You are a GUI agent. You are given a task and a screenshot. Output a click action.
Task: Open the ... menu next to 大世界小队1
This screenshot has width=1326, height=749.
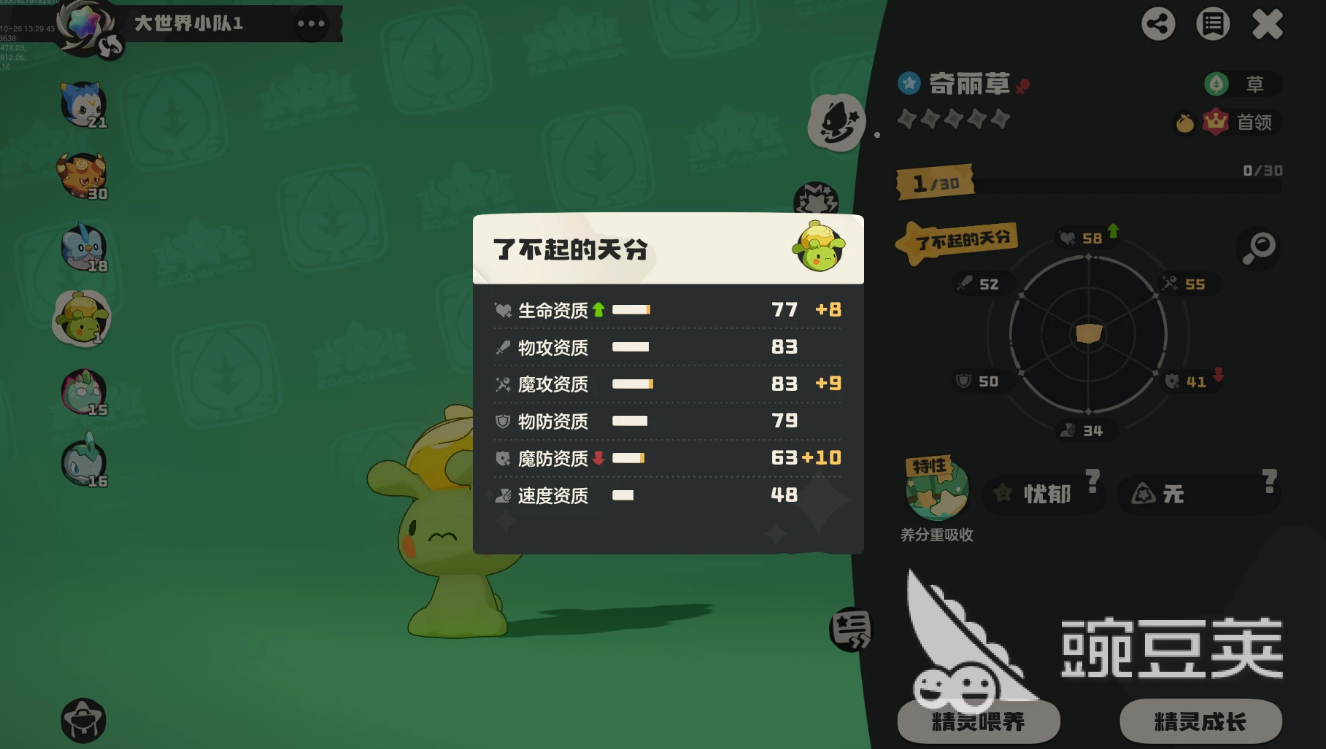(x=309, y=21)
